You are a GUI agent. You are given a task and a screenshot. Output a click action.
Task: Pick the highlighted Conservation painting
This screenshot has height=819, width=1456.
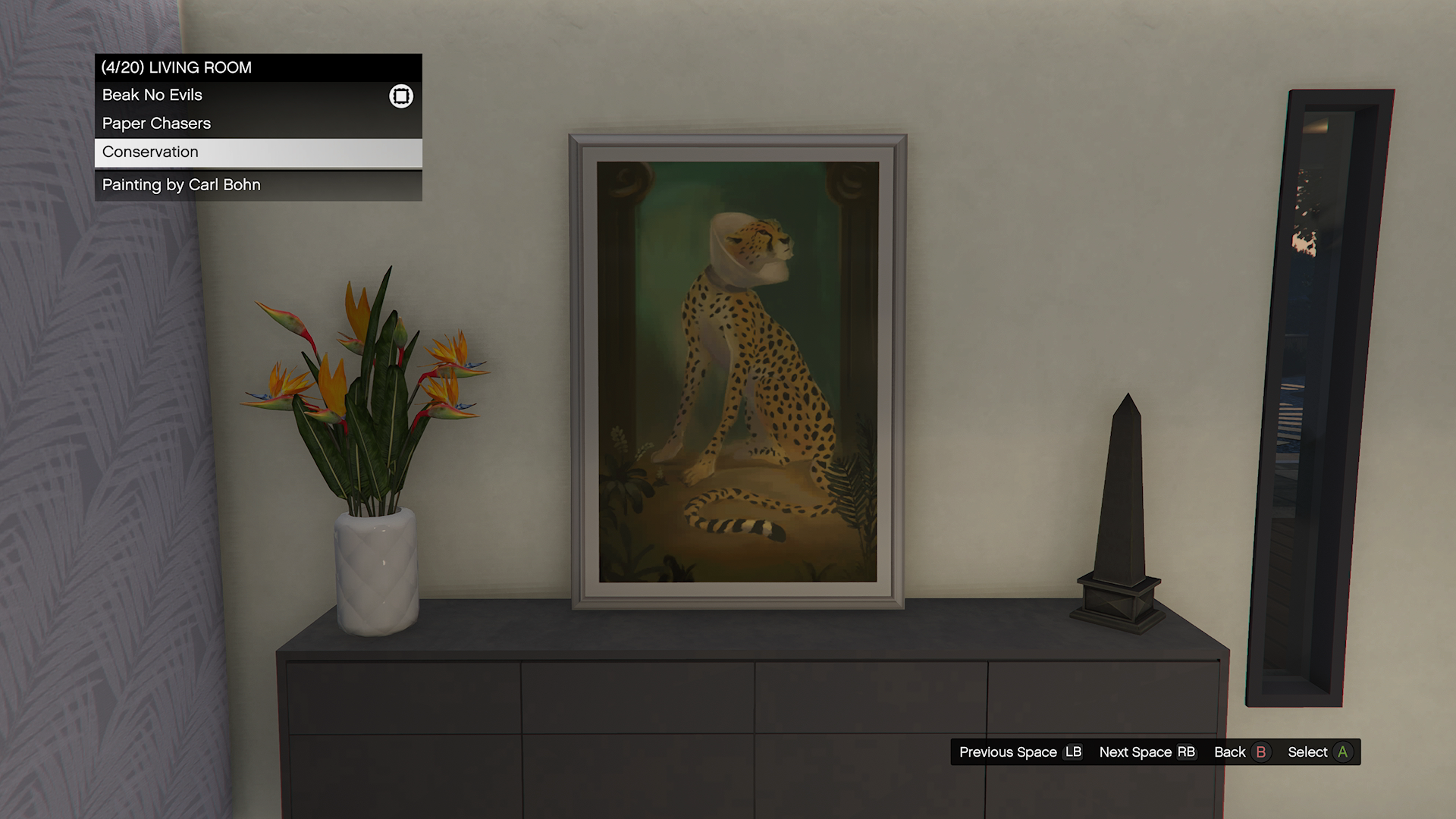point(151,152)
